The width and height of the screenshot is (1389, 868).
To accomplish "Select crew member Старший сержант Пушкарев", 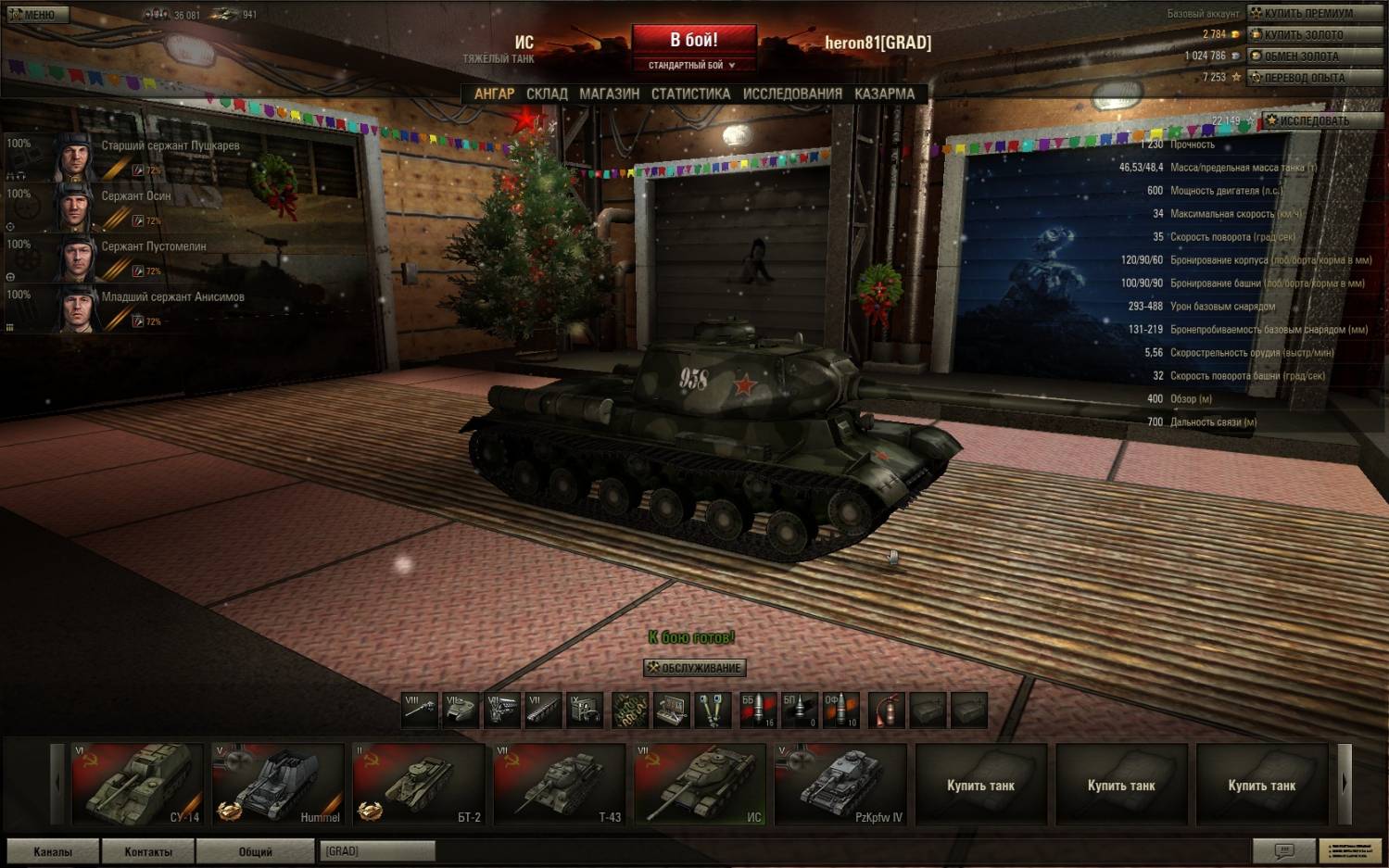I will [170, 146].
